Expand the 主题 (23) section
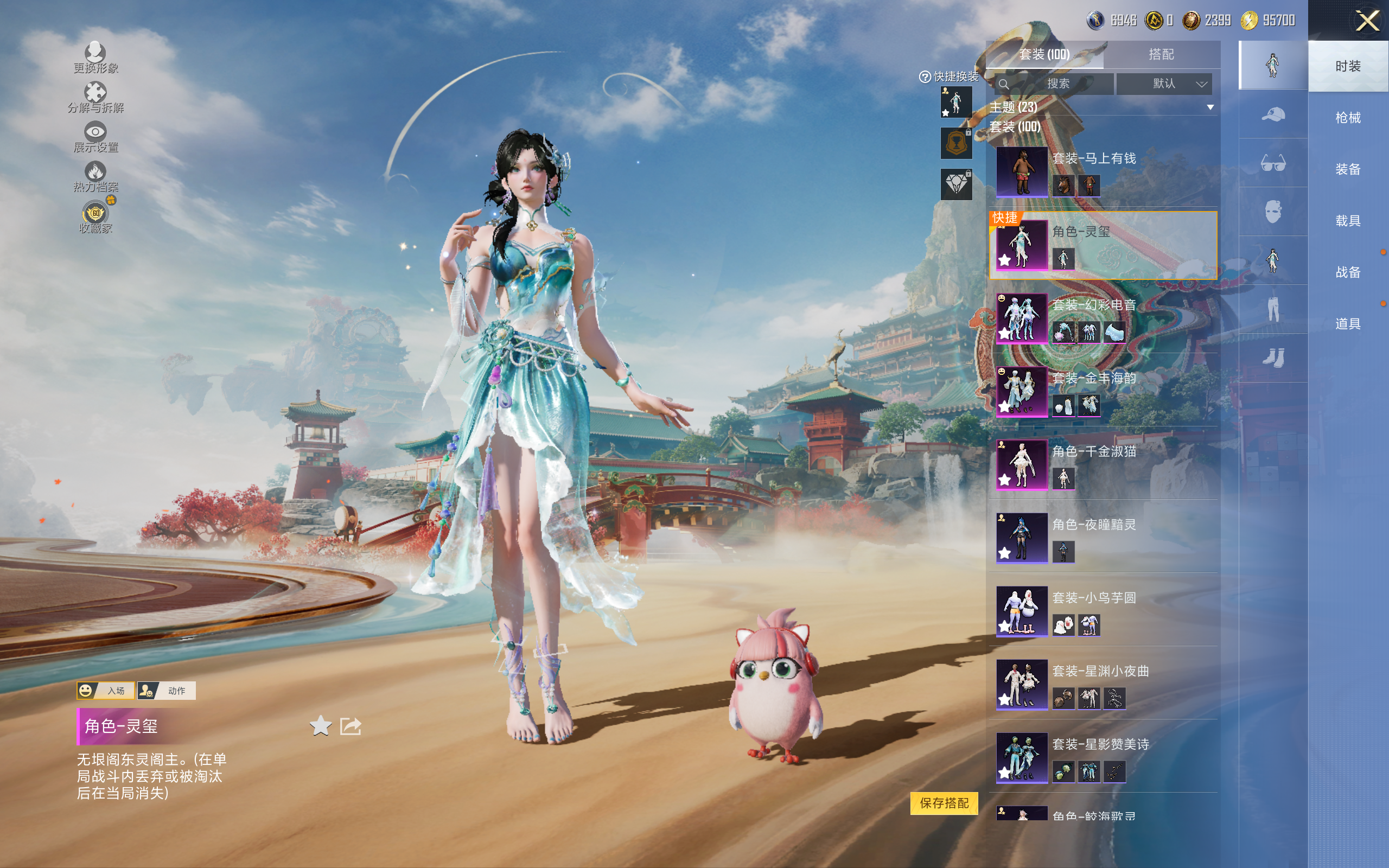 [1210, 107]
